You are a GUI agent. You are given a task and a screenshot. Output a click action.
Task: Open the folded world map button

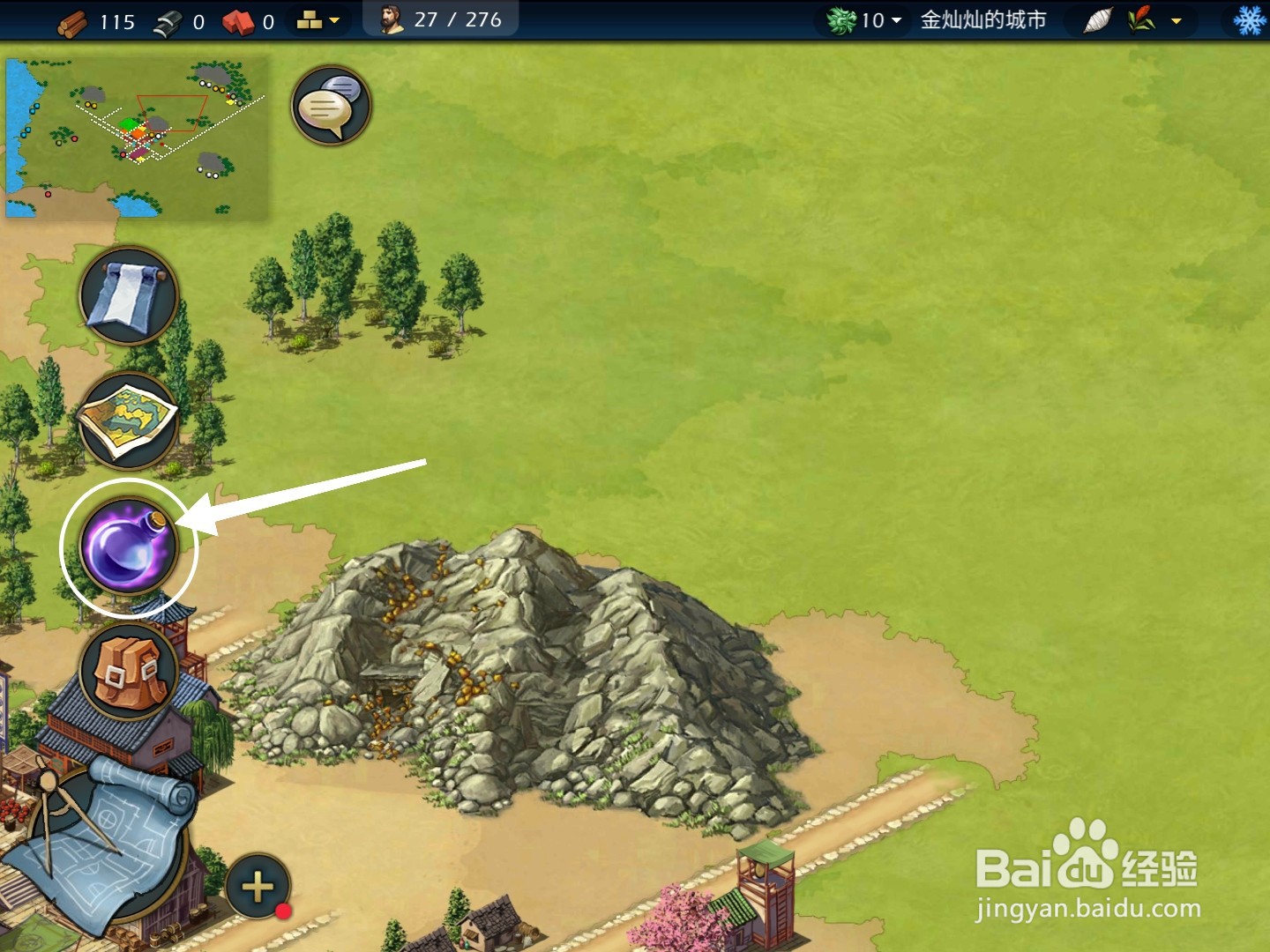point(129,420)
